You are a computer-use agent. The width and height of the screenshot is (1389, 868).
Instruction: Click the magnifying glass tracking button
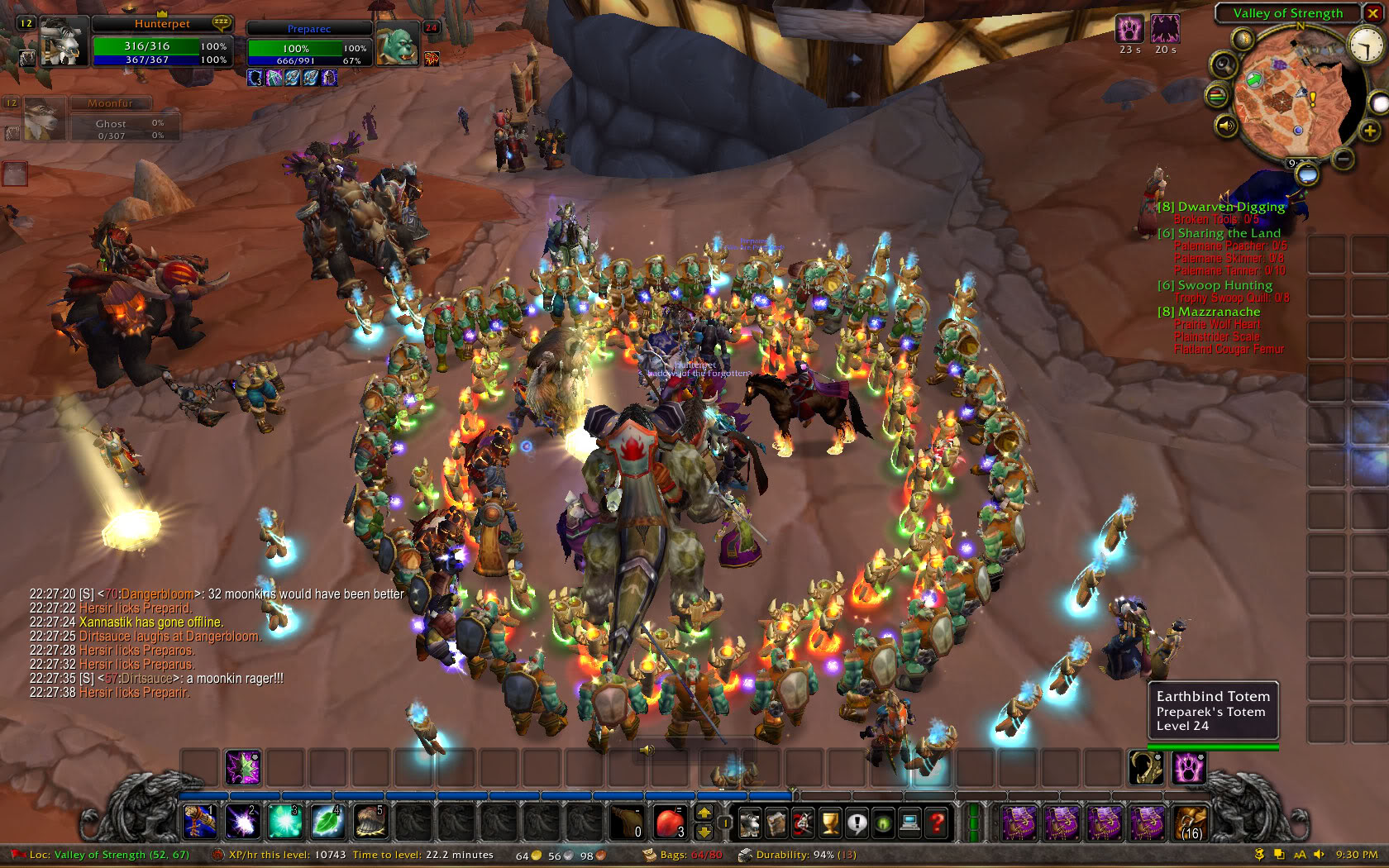click(1224, 65)
